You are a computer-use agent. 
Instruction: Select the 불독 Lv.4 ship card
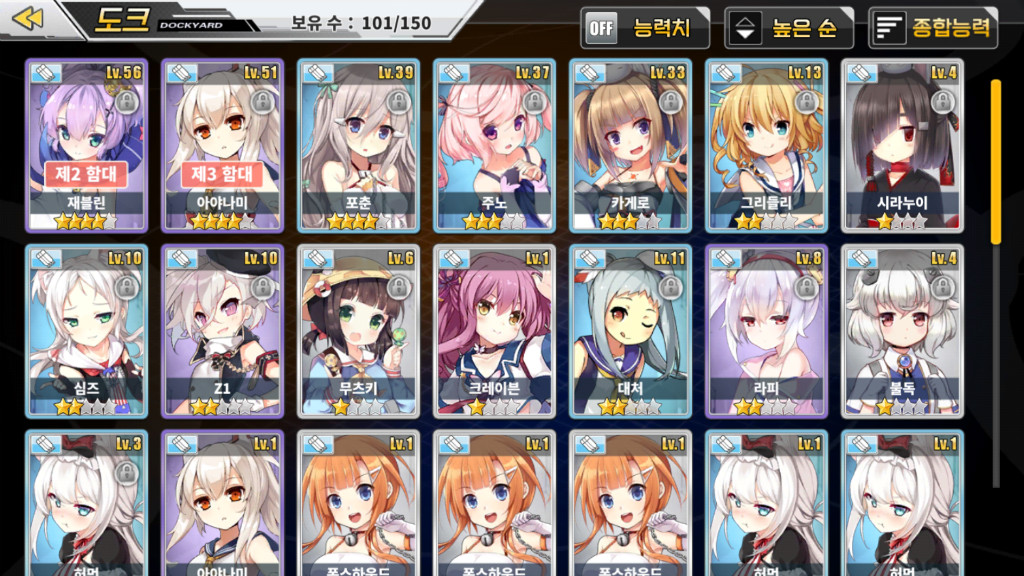pyautogui.click(x=902, y=330)
